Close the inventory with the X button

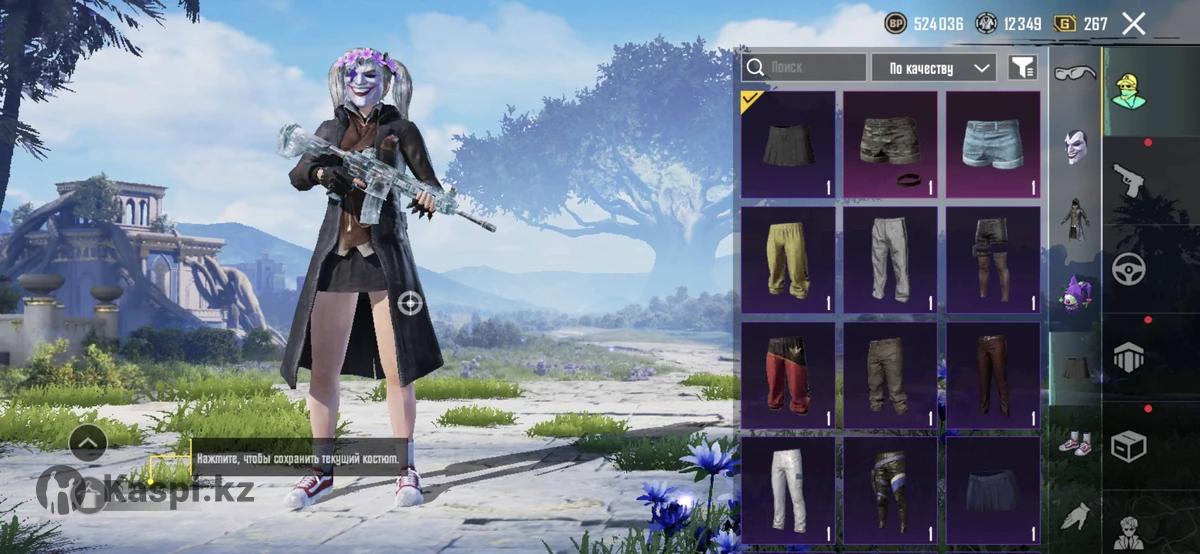1133,24
